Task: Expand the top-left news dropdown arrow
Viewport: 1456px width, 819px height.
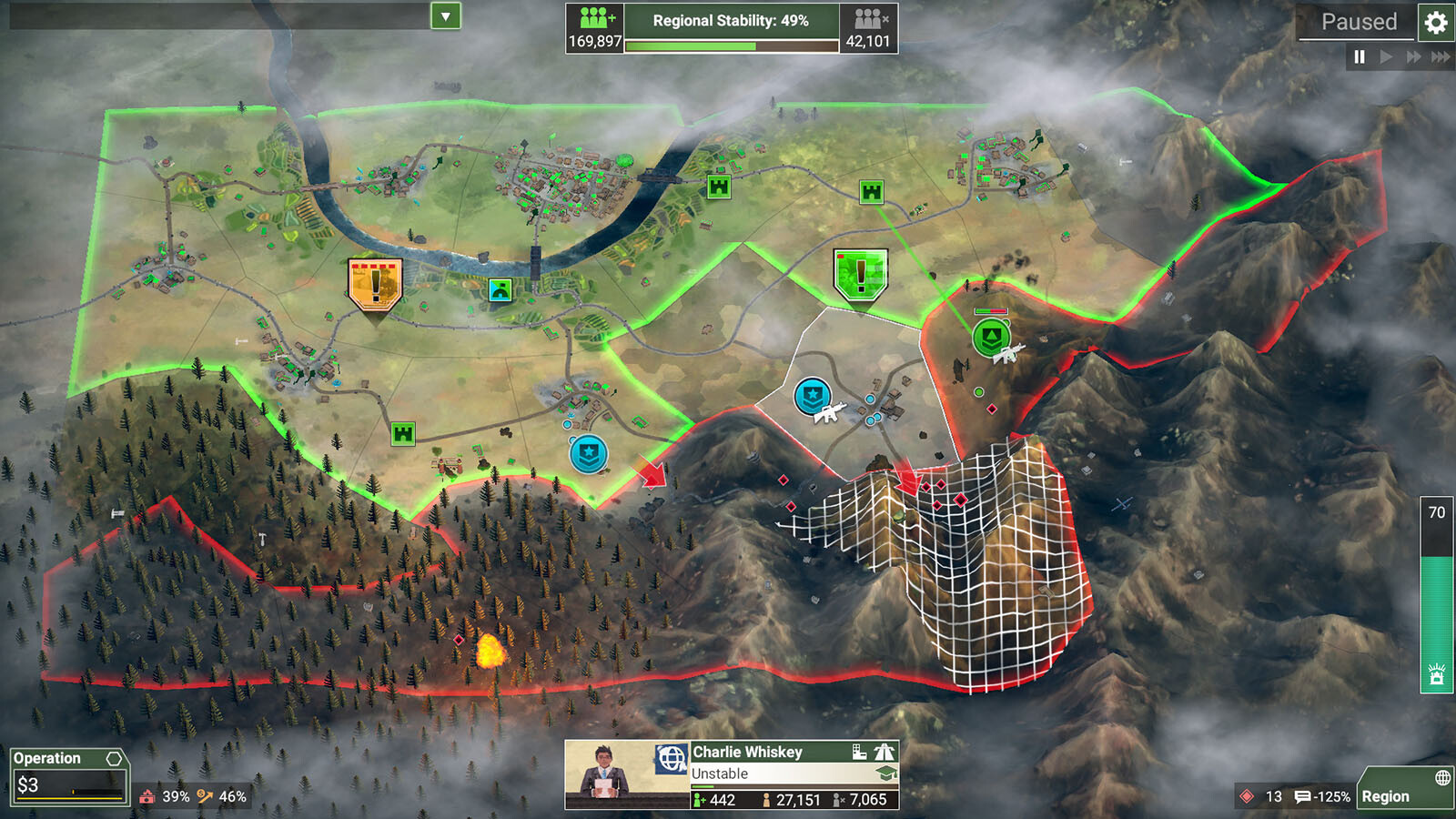Action: pos(445,15)
